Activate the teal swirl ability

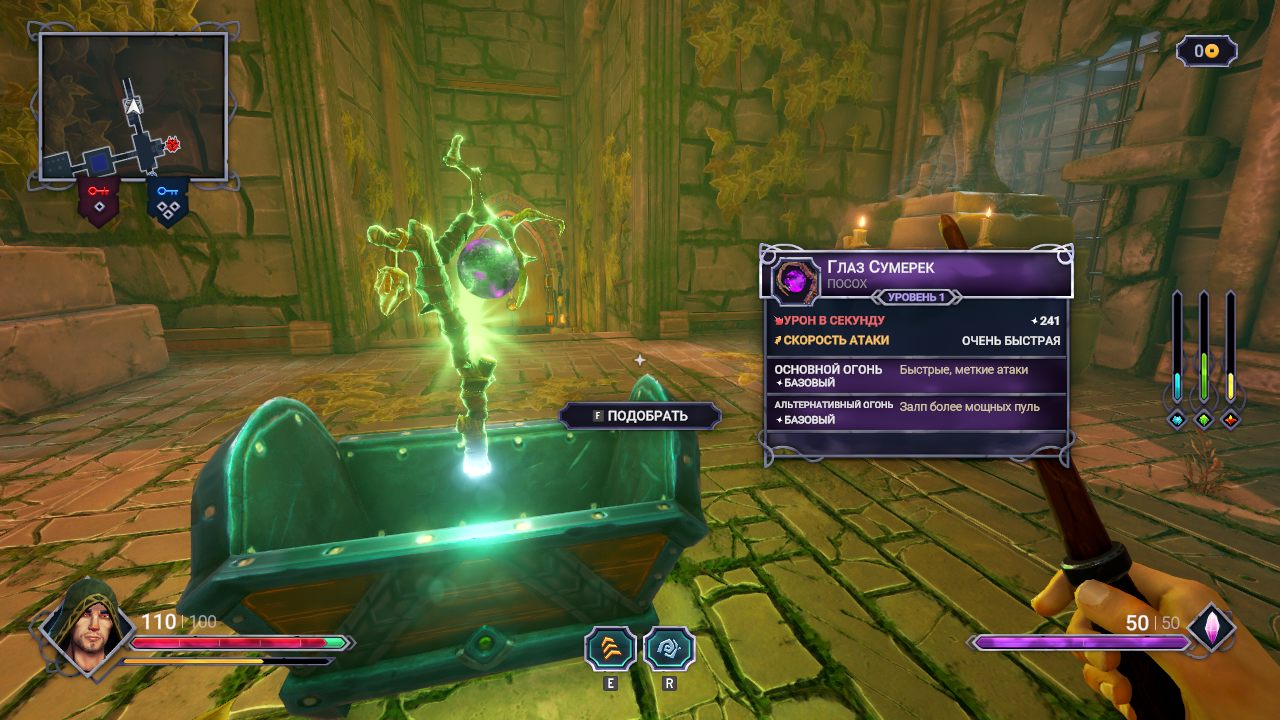[x=668, y=649]
